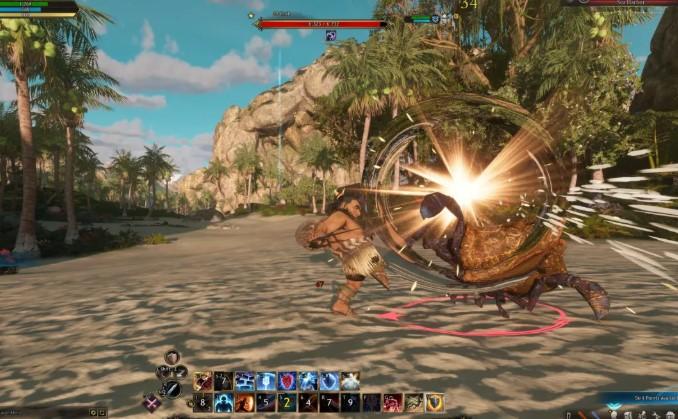Activate the red heart shield ability
This screenshot has width=678, height=419.
pos(287,380)
